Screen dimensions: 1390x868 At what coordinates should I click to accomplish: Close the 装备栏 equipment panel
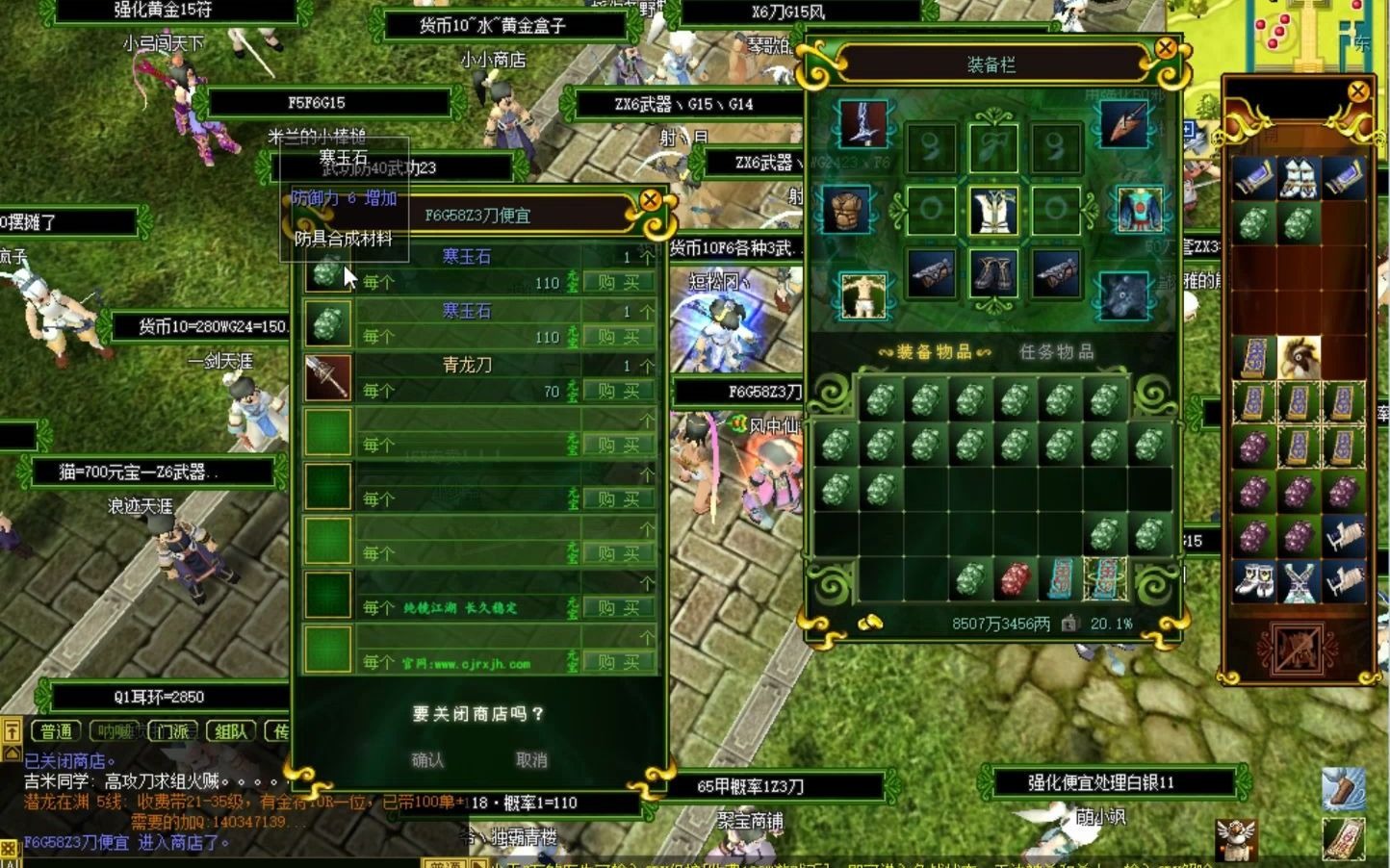point(1166,47)
